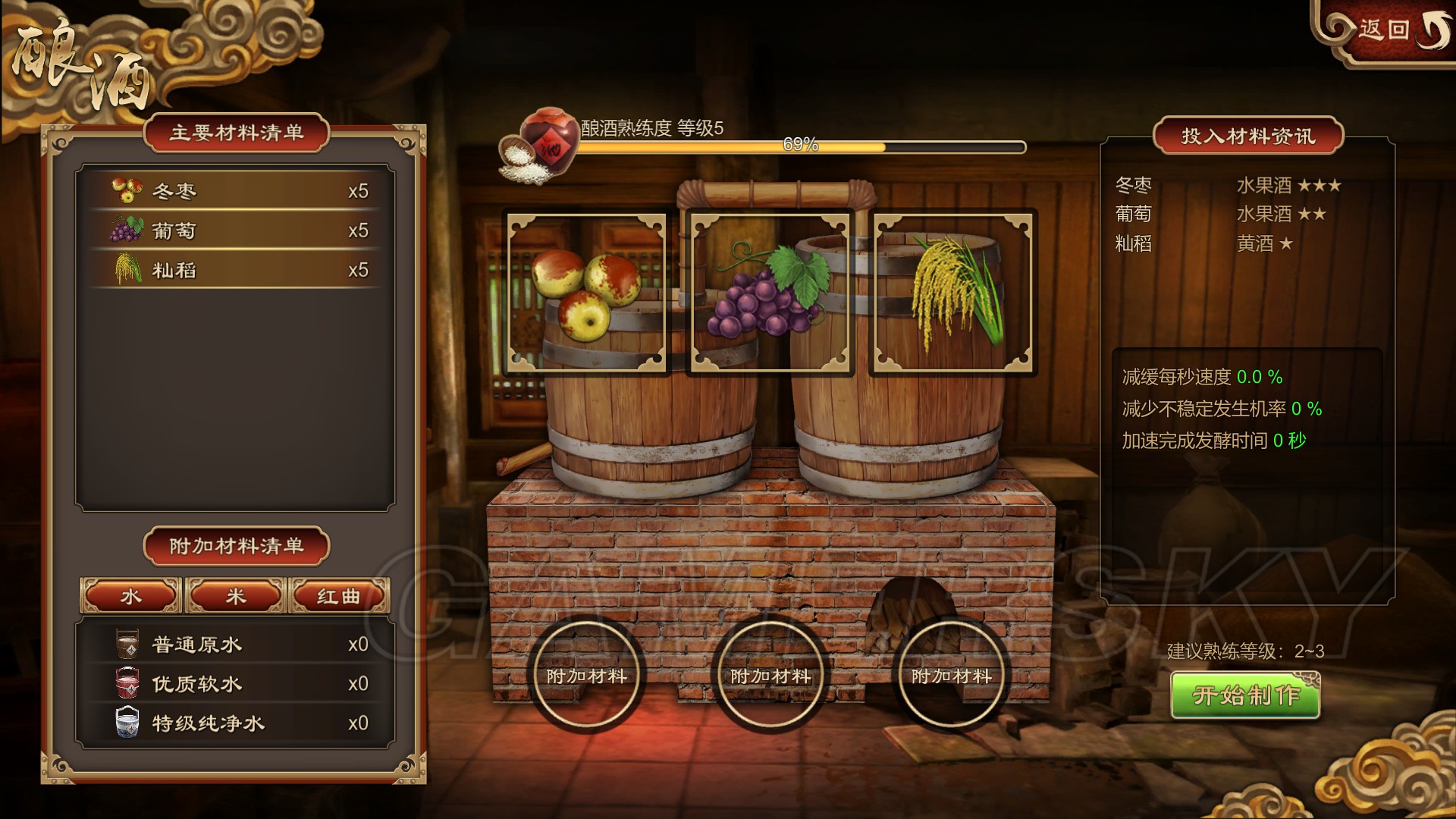Switch to the 水 additive tab

point(130,596)
